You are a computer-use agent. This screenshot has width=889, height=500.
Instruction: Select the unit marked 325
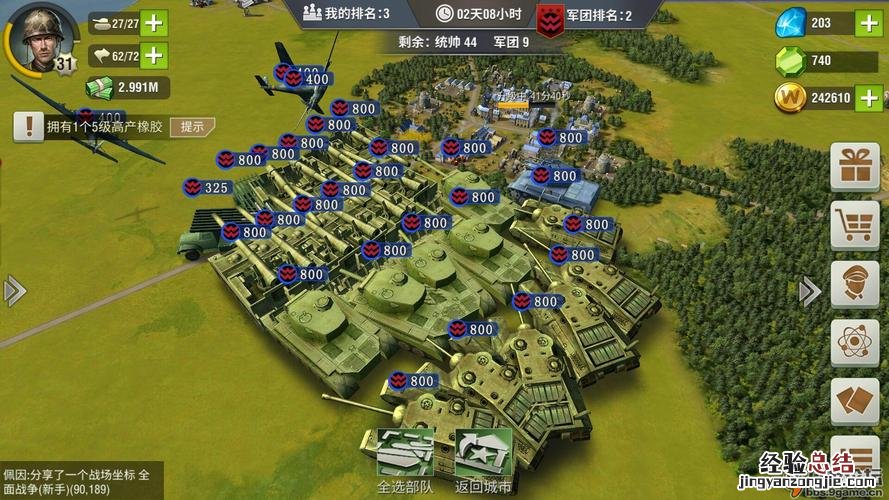[207, 187]
